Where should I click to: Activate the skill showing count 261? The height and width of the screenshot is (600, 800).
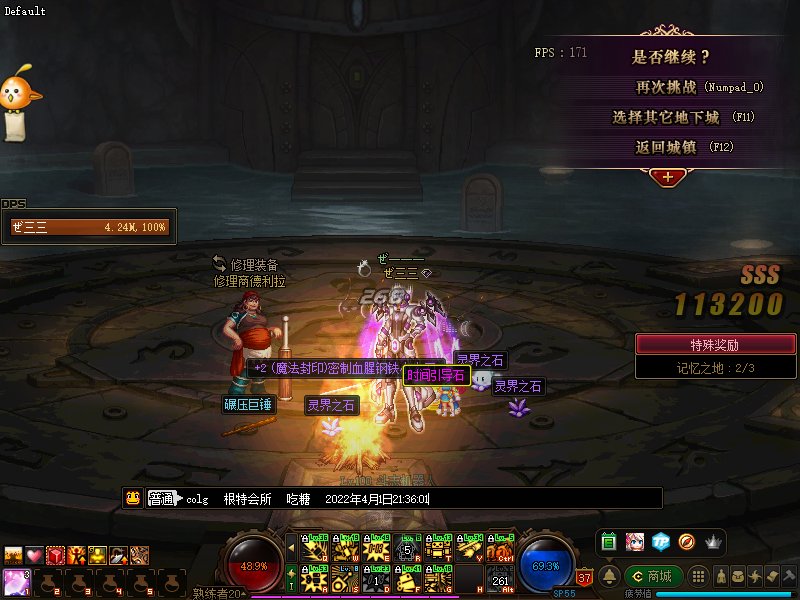500,577
